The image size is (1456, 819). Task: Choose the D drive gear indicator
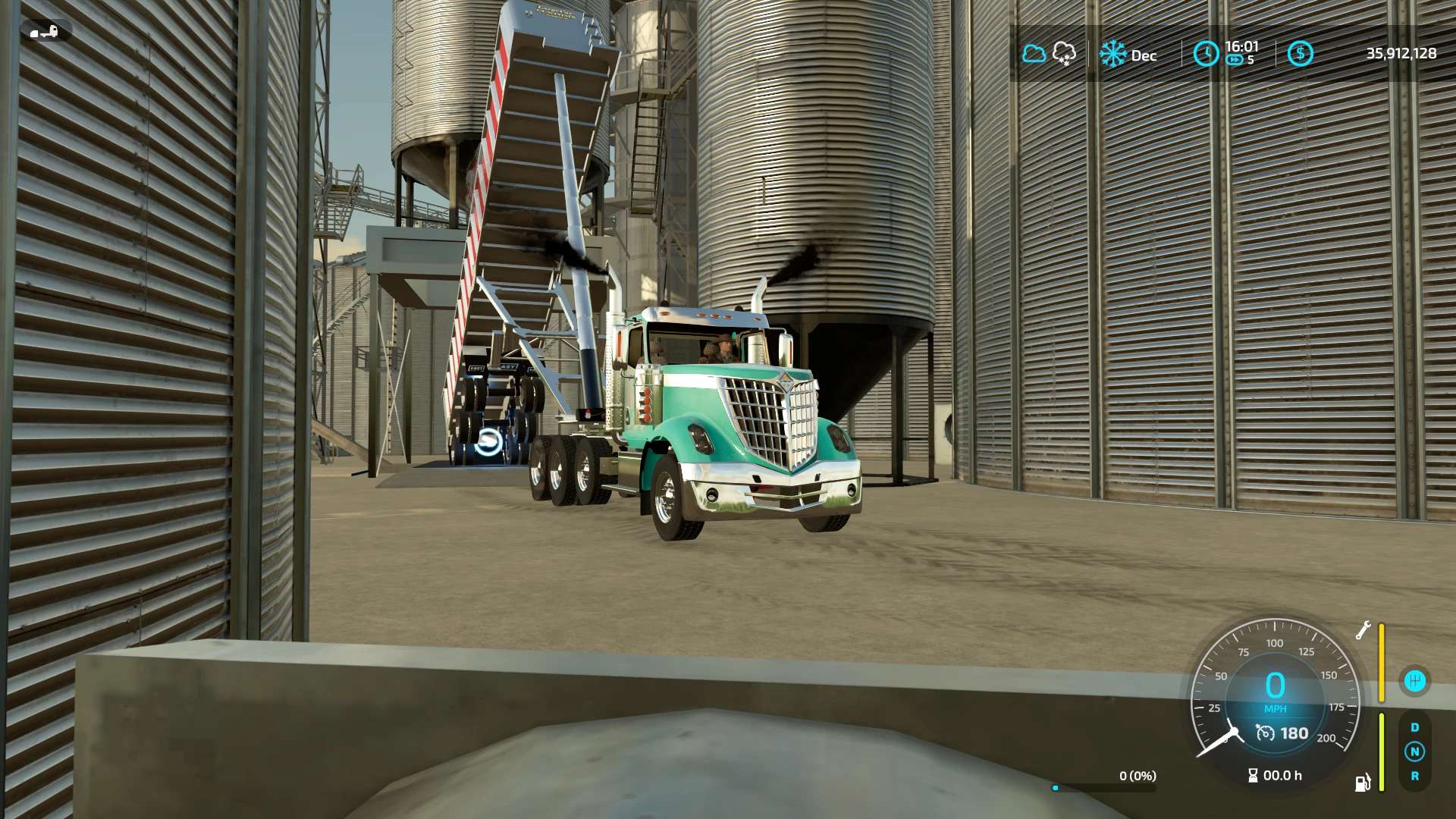(1414, 727)
